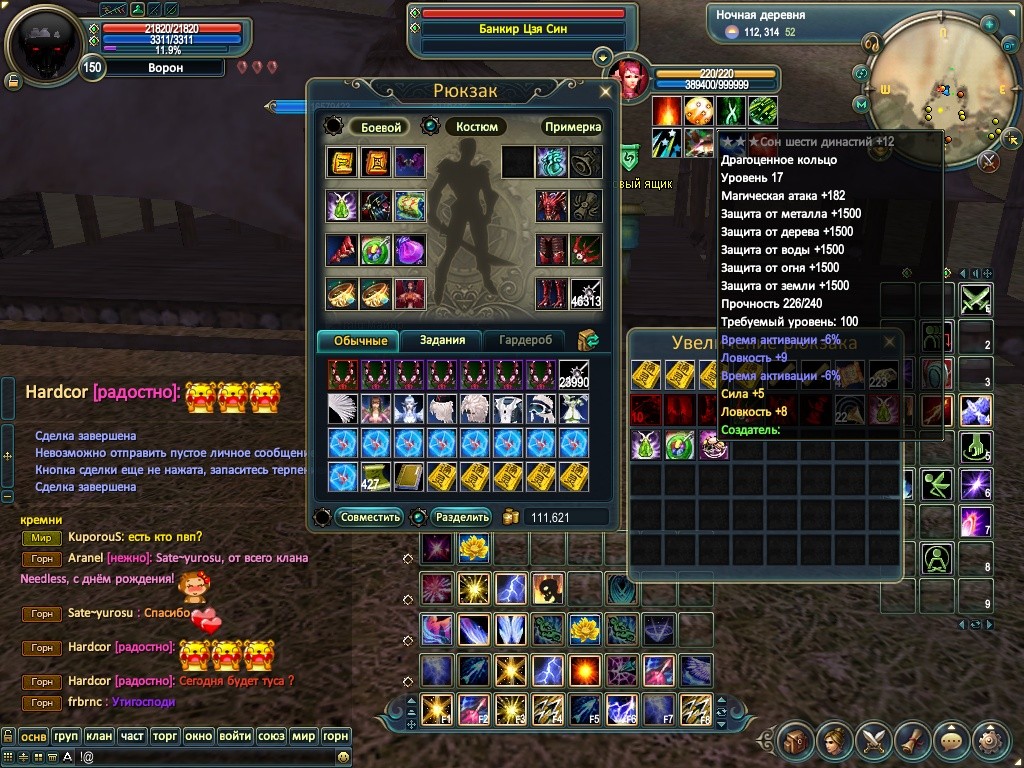The width and height of the screenshot is (1024, 768).
Task: Open the chat emoji smiley picker
Action: click(x=343, y=757)
